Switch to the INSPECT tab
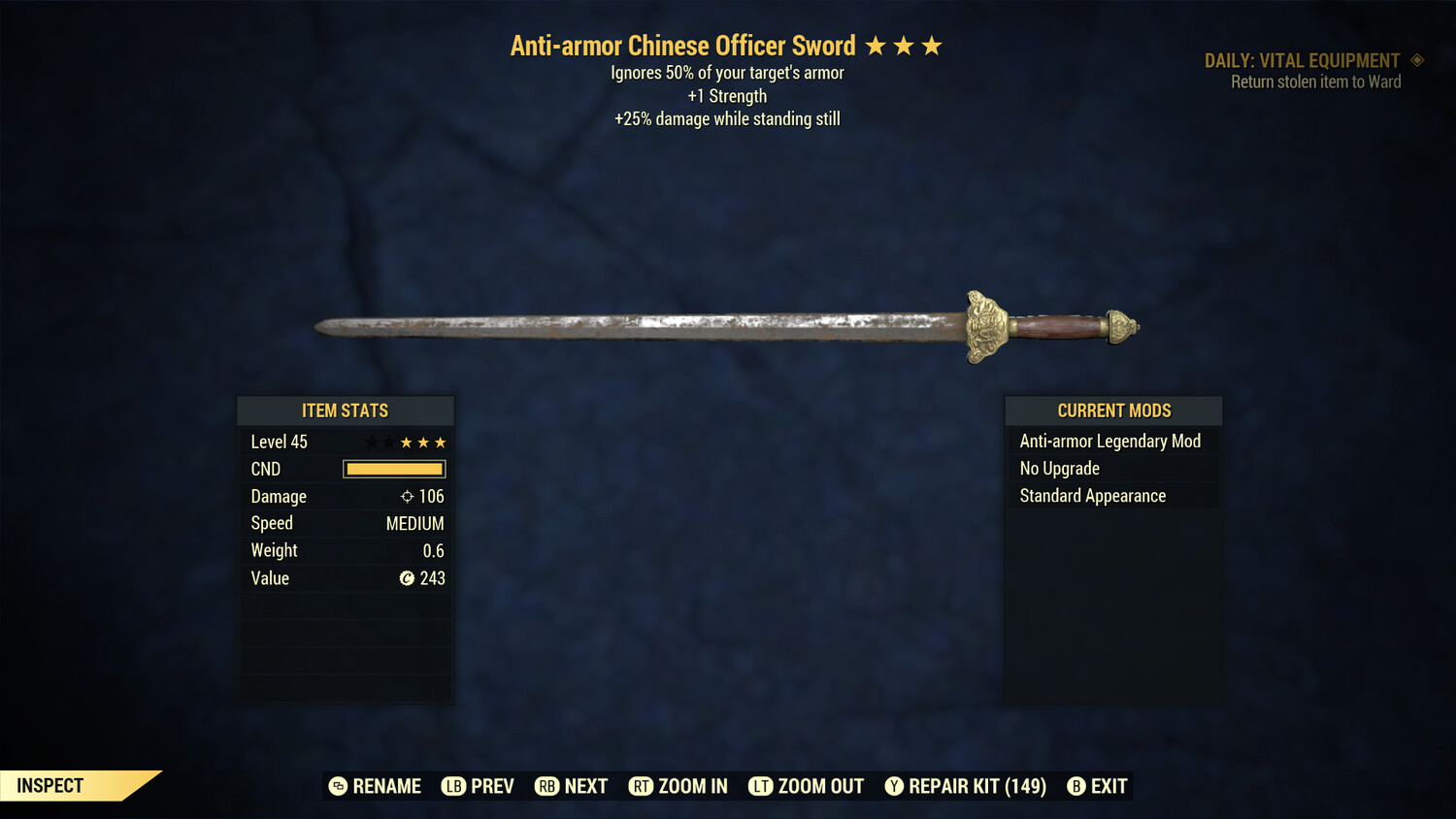The width and height of the screenshot is (1456, 819). (x=50, y=785)
